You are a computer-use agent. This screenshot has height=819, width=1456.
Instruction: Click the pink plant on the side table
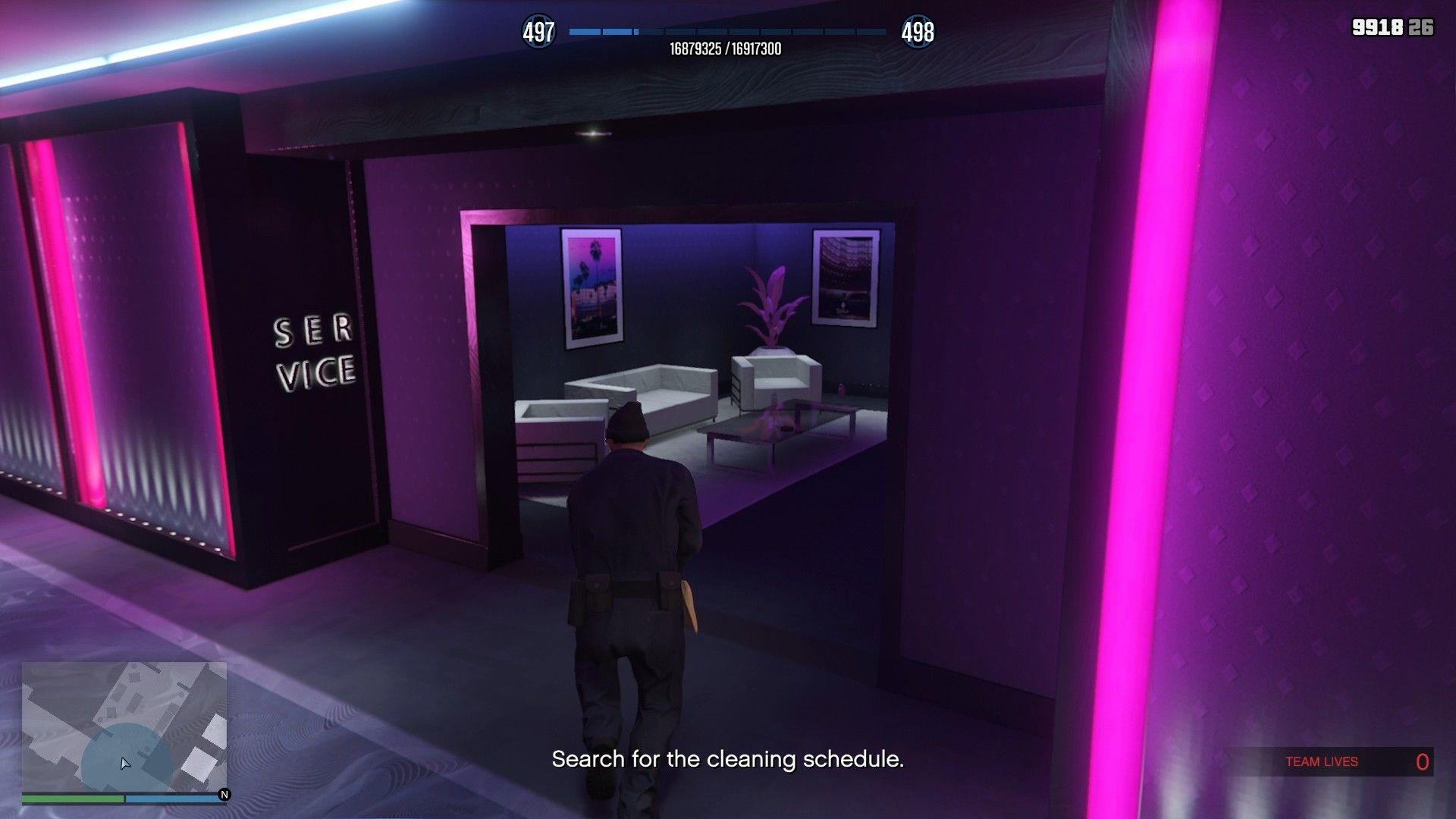(x=773, y=303)
